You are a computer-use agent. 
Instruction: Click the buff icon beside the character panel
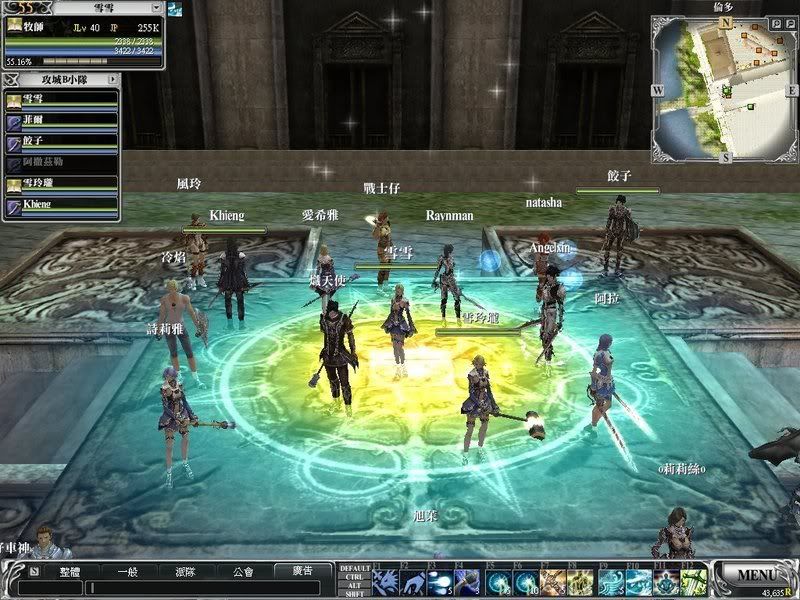175,8
